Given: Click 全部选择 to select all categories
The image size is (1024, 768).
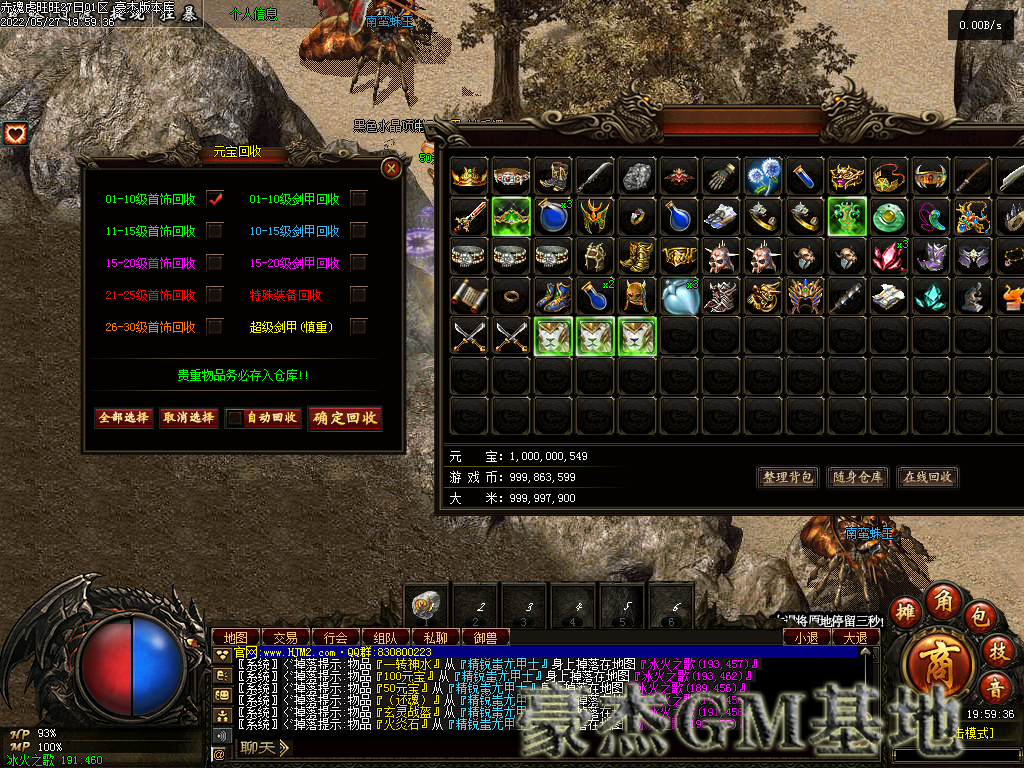Looking at the screenshot, I should [123, 418].
